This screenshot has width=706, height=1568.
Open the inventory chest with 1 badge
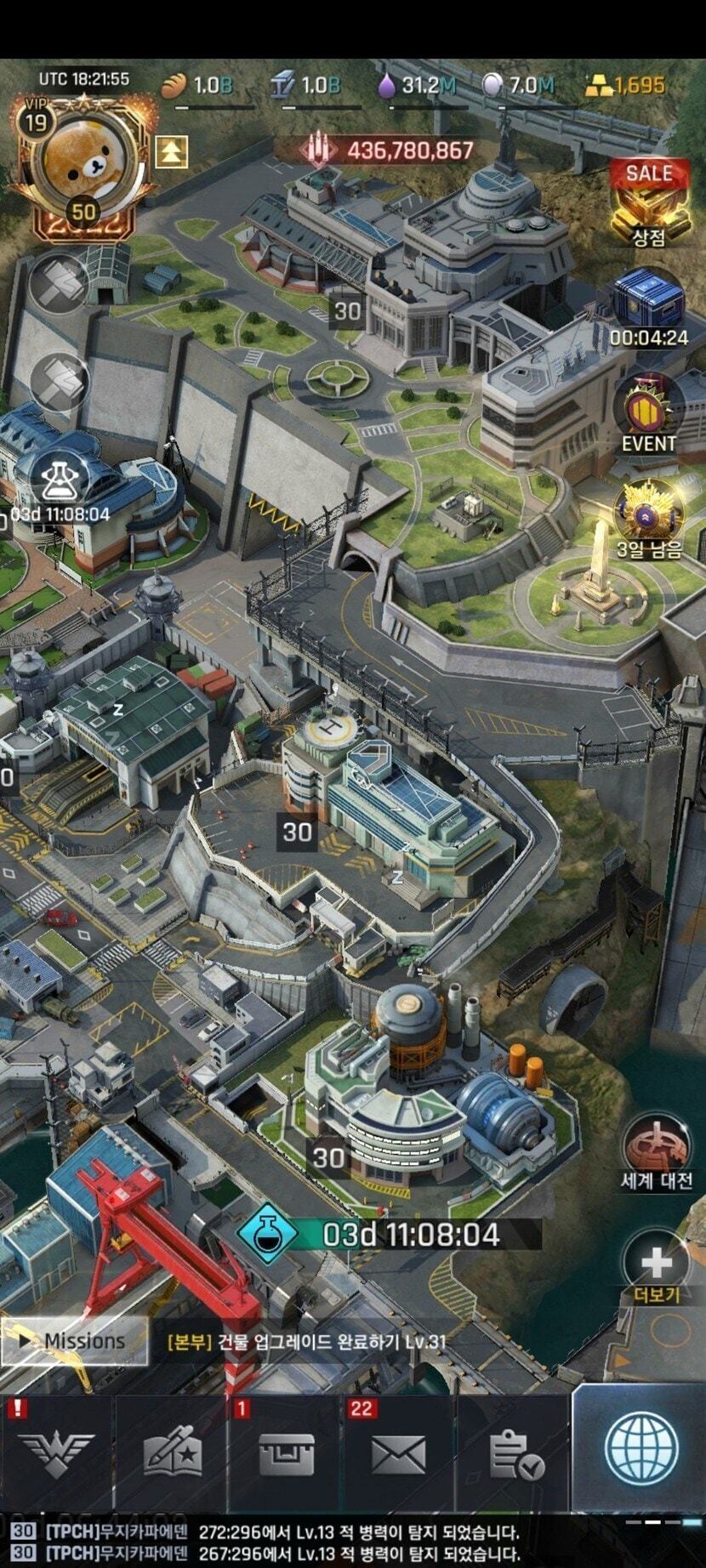285,1456
